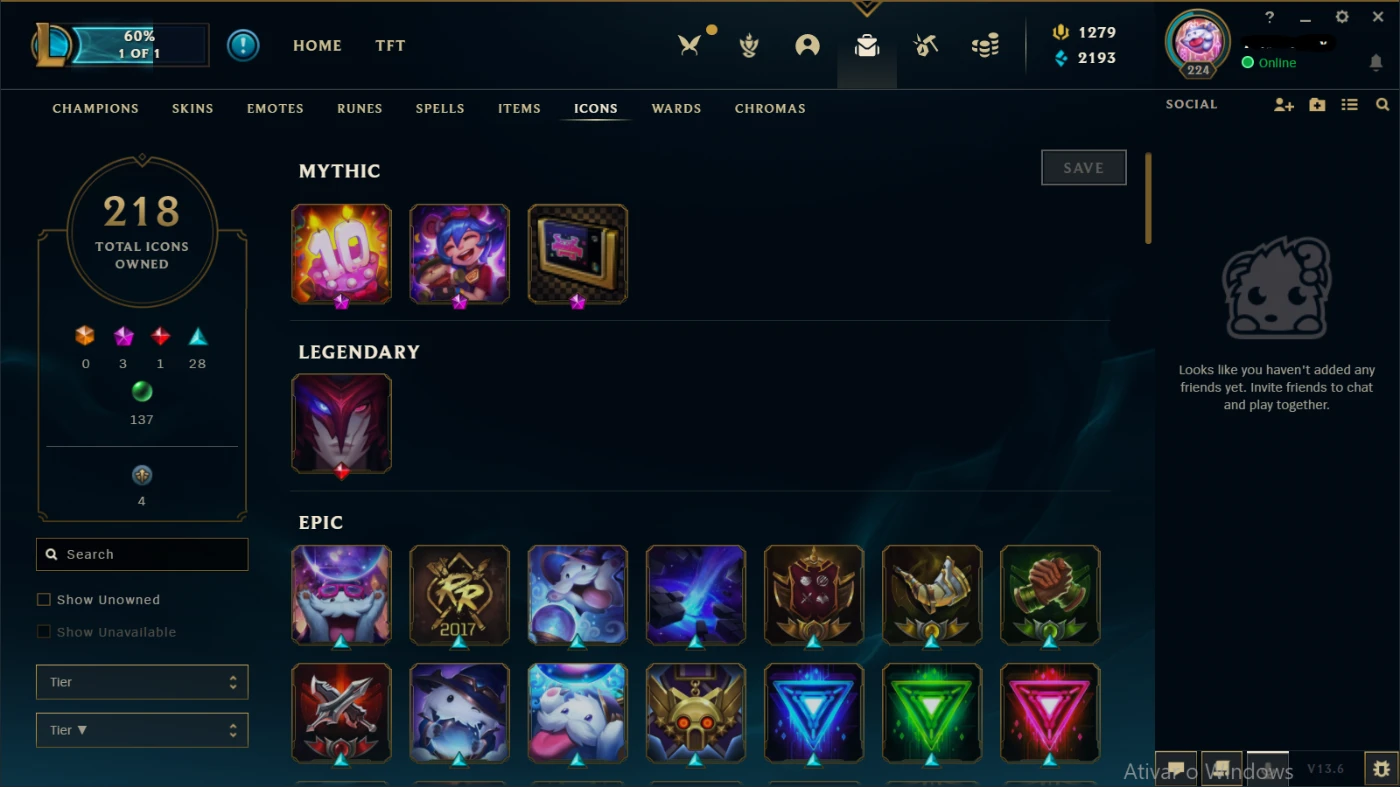Open your summoner Profile from the top navigation
Image resolution: width=1400 pixels, height=787 pixels.
(808, 45)
